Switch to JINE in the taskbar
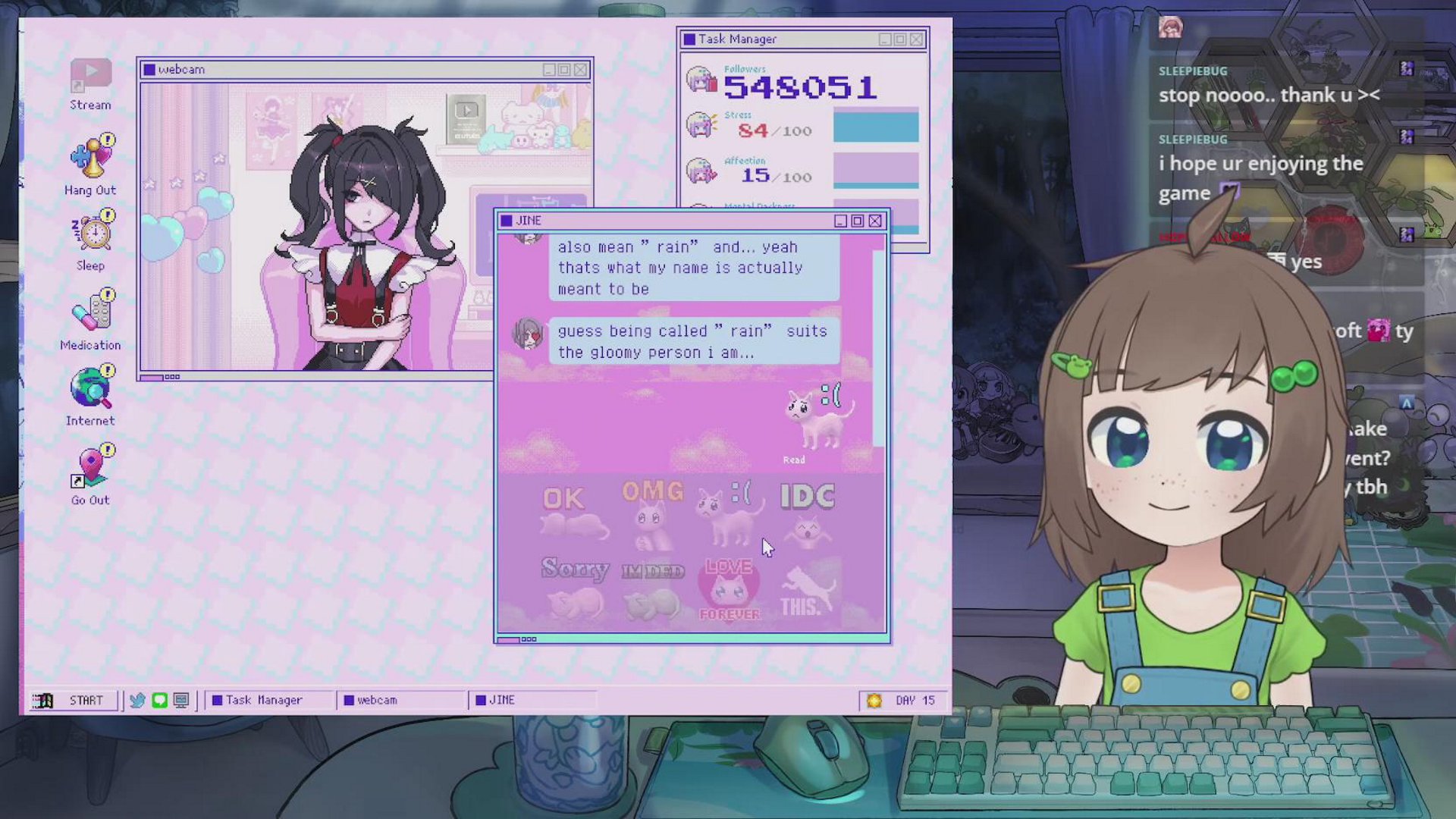The height and width of the screenshot is (819, 1456). coord(501,700)
